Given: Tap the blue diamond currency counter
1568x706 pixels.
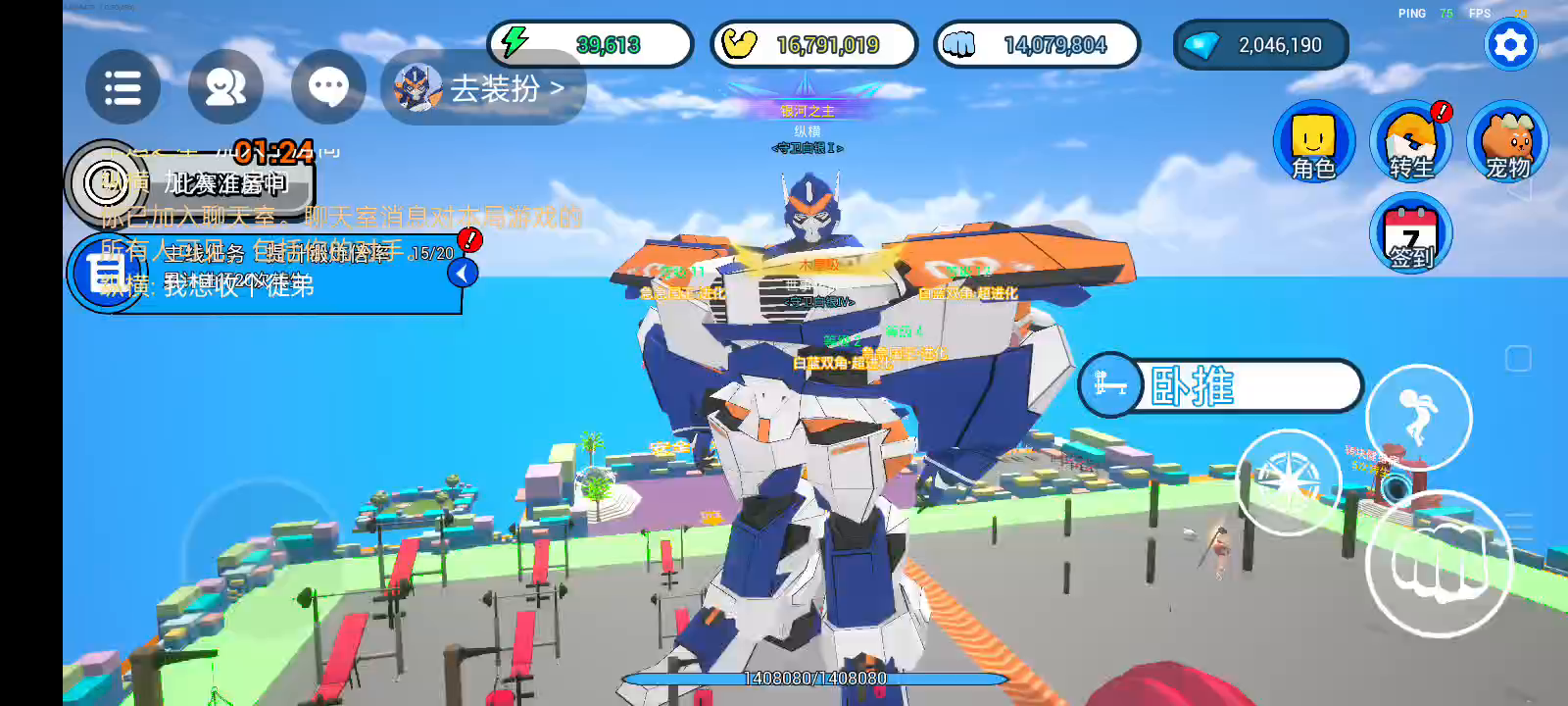Looking at the screenshot, I should click(x=1260, y=45).
